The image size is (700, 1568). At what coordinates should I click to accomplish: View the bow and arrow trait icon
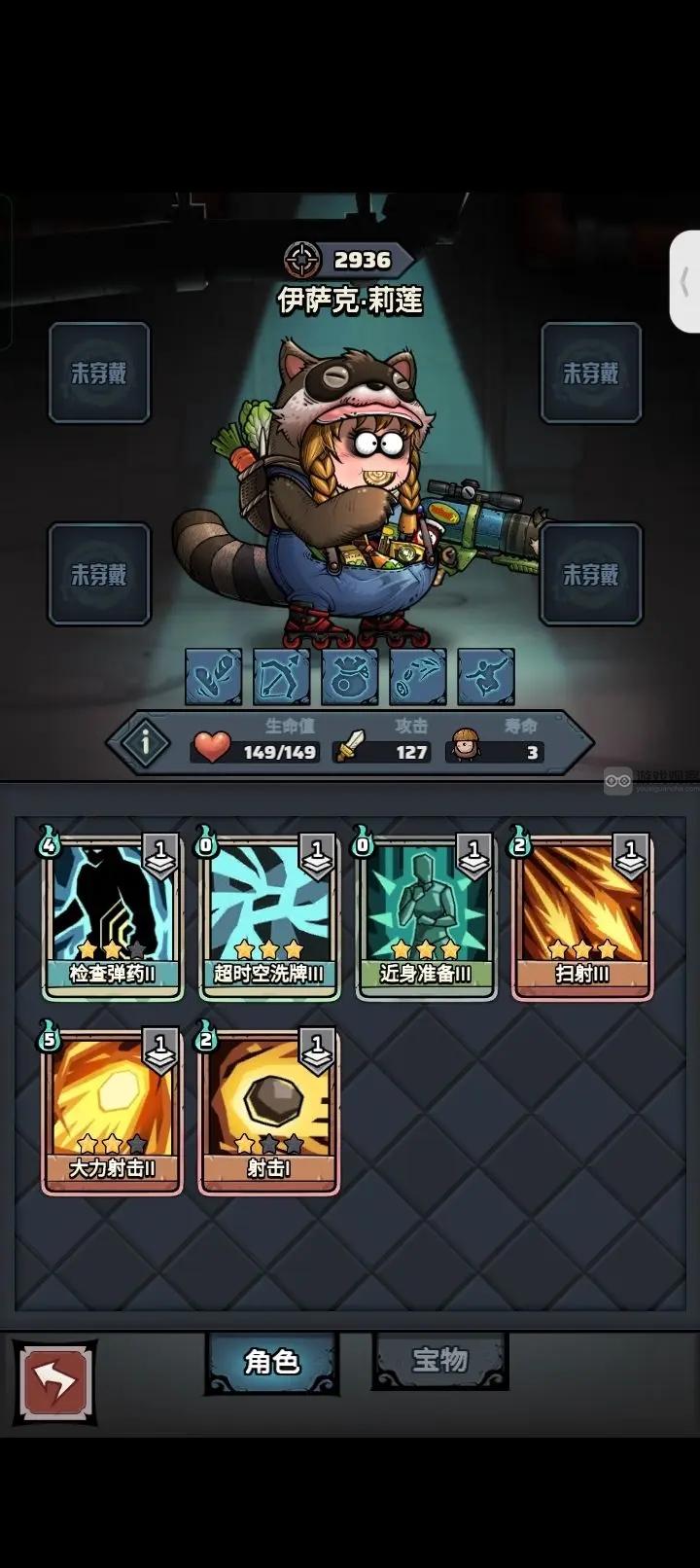(x=281, y=676)
